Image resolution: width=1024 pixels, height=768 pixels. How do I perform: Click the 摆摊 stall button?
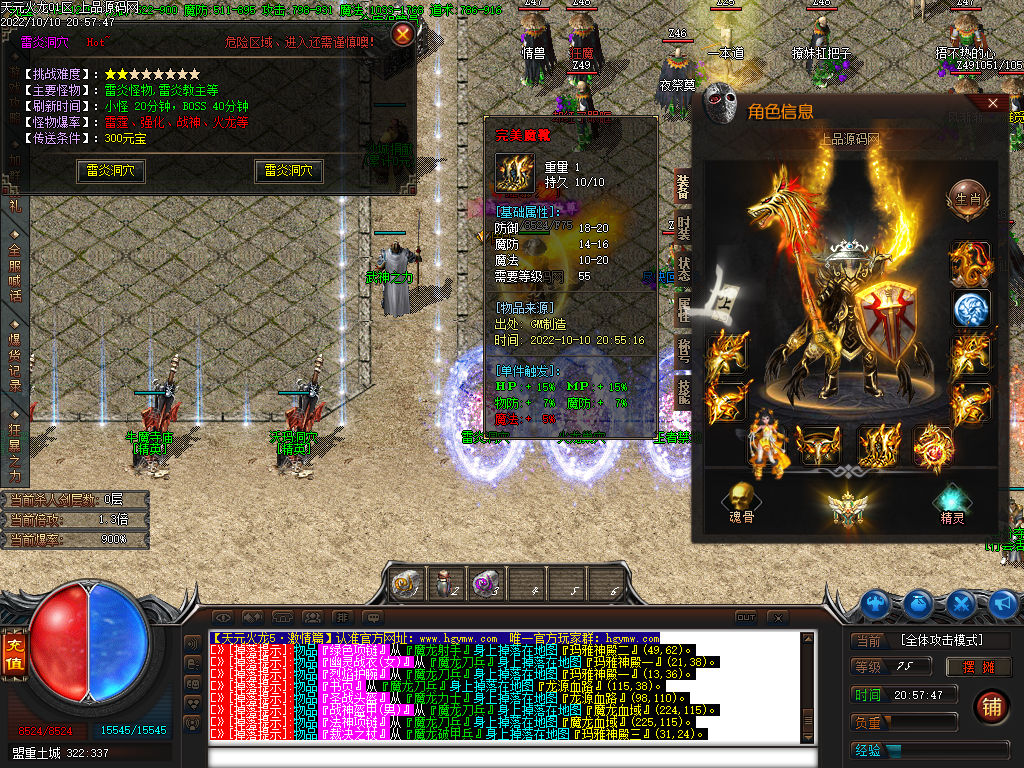pos(979,667)
